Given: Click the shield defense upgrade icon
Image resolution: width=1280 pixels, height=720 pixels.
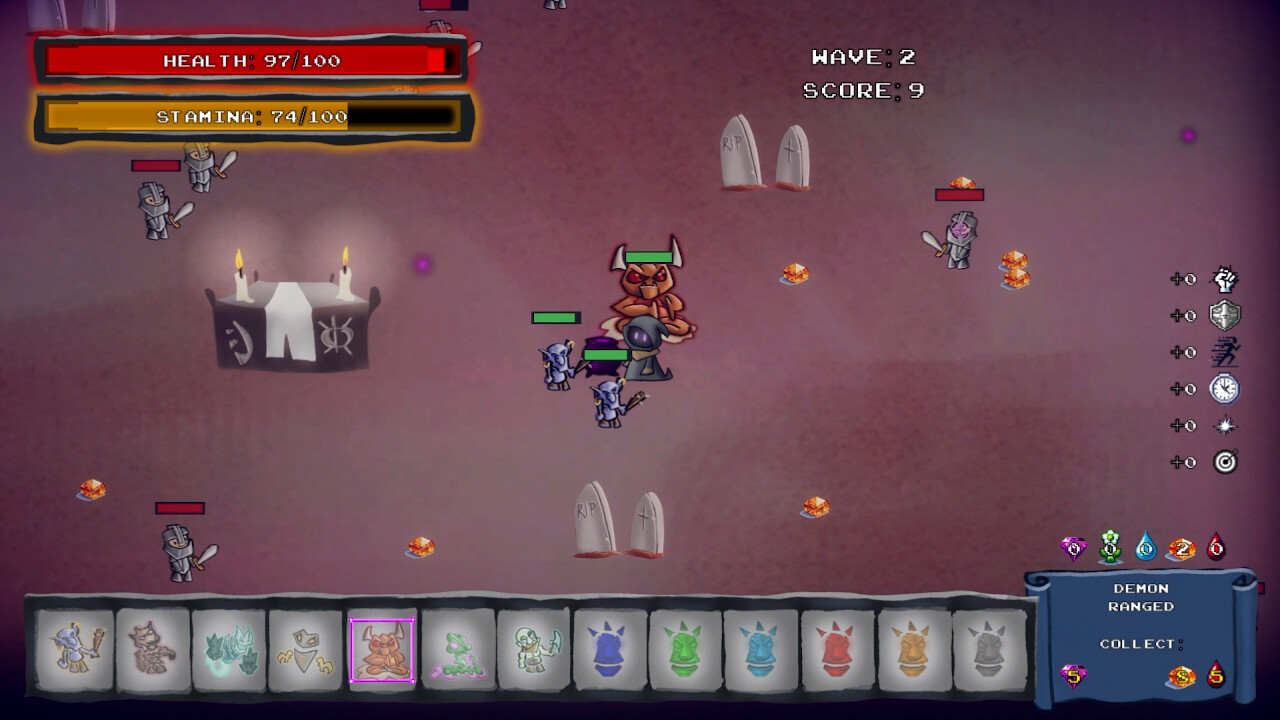Looking at the screenshot, I should point(1224,315).
